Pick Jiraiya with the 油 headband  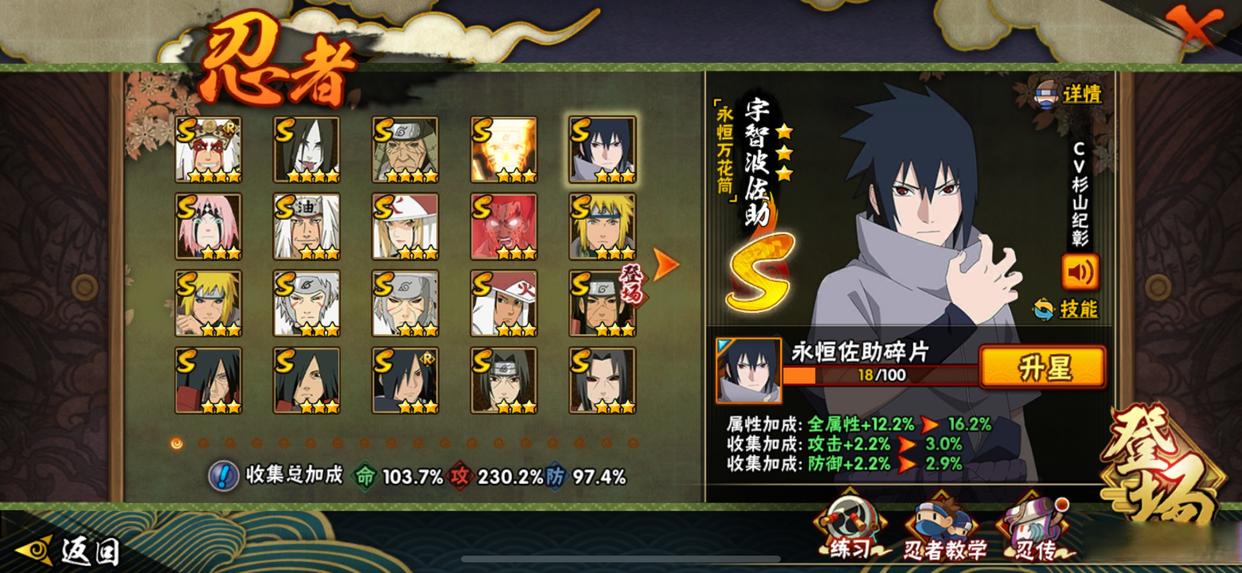[306, 227]
